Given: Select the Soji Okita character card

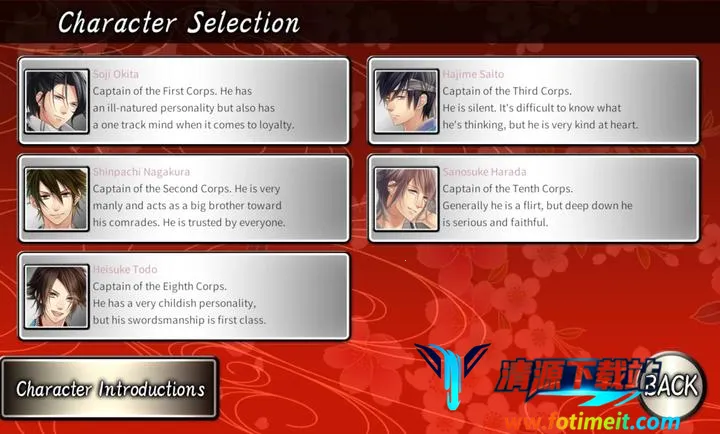Looking at the screenshot, I should (x=184, y=101).
